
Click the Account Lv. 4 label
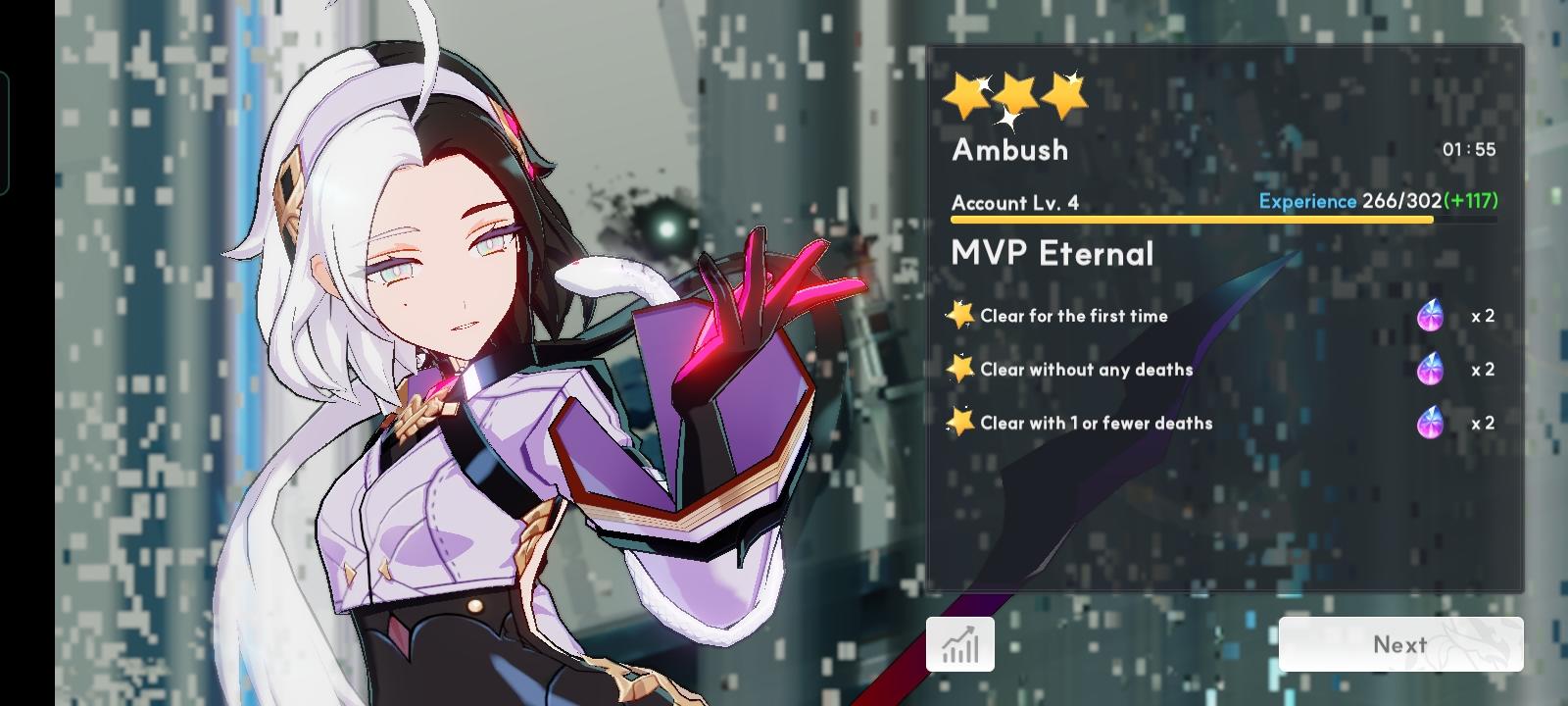click(x=1015, y=203)
